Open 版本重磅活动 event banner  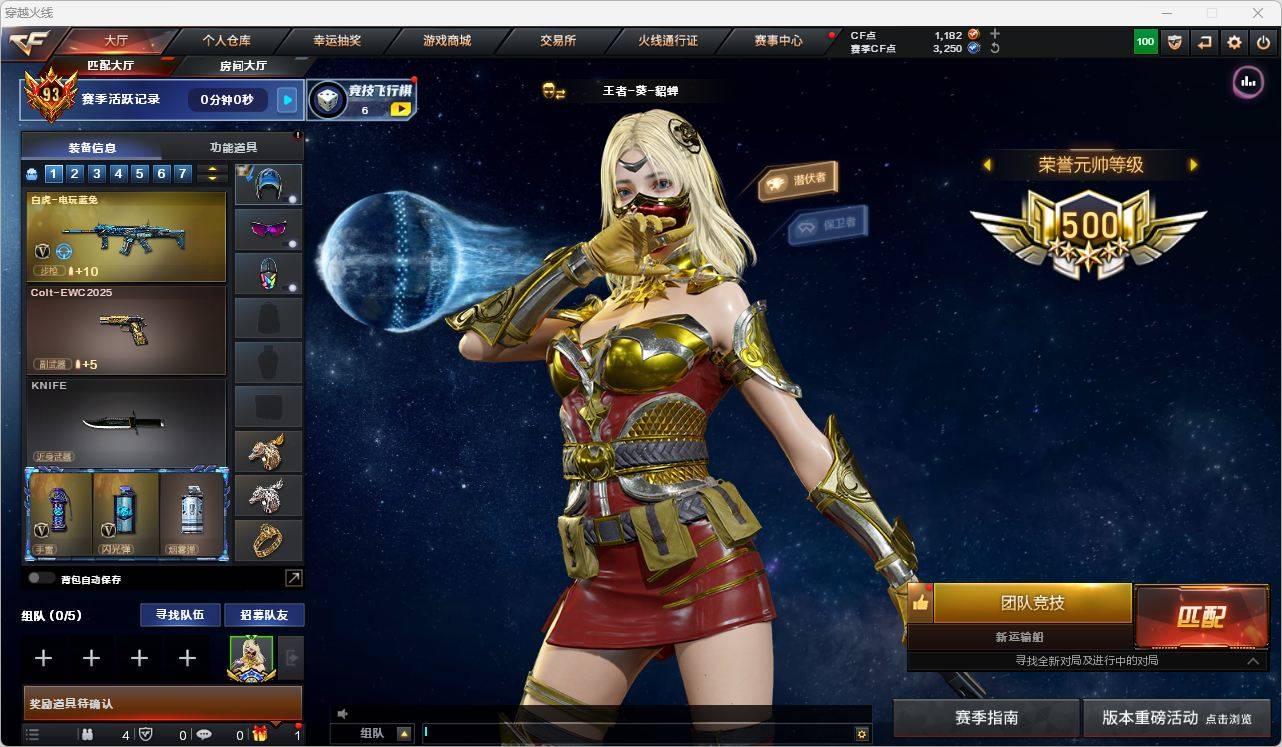[1176, 718]
